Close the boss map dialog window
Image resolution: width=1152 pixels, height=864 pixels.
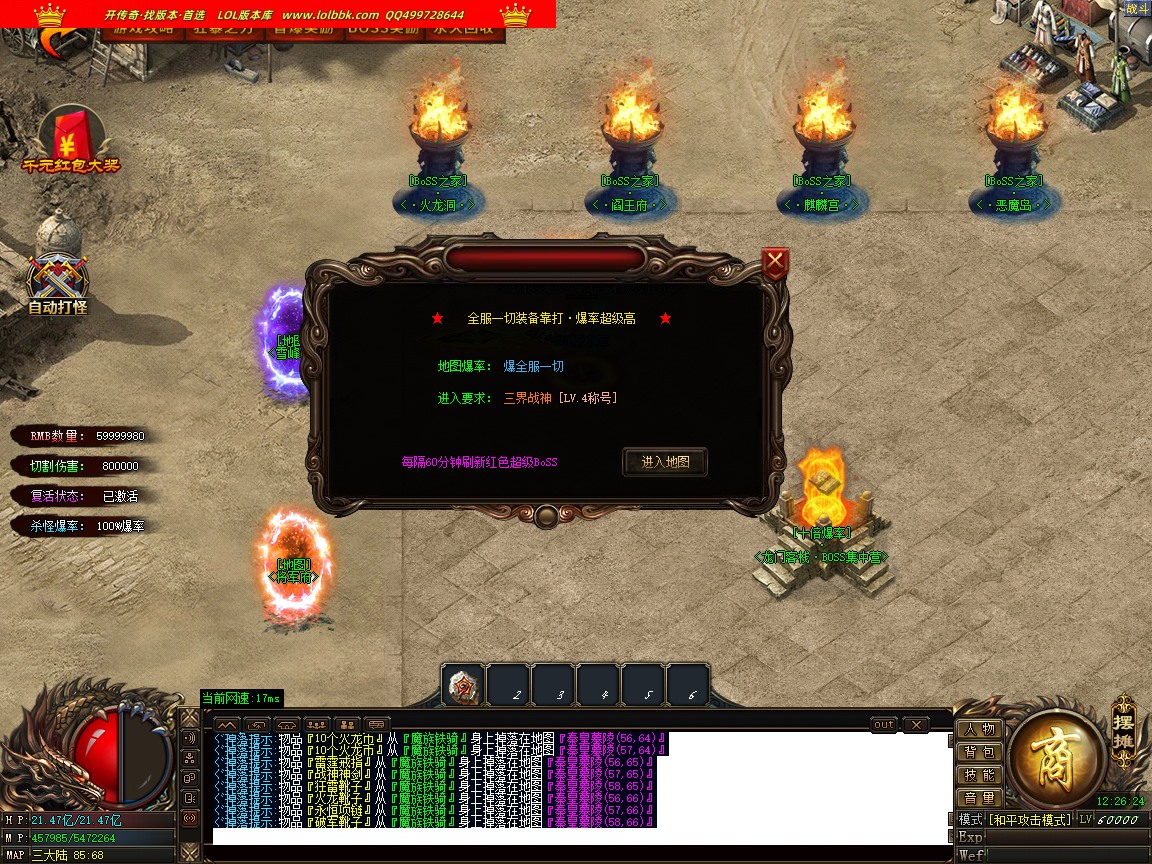pos(775,263)
